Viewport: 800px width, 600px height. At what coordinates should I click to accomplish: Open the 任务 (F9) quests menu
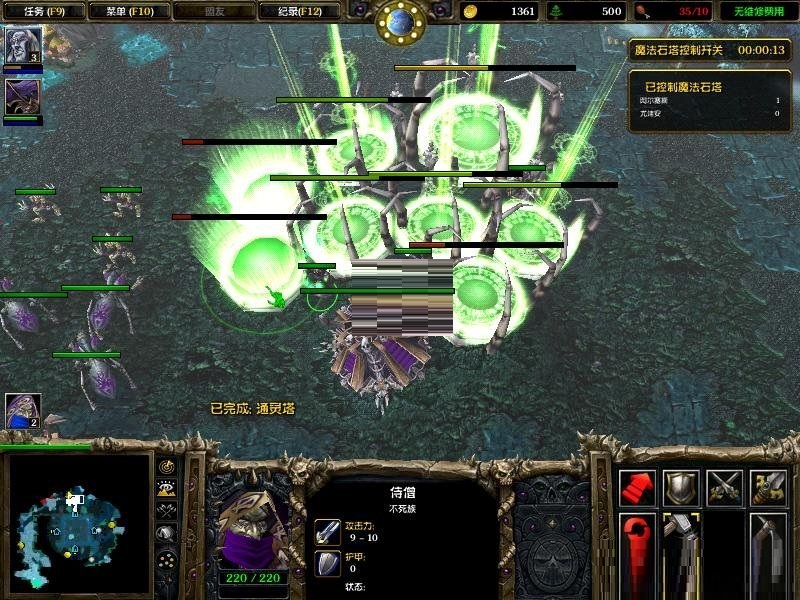[39, 11]
